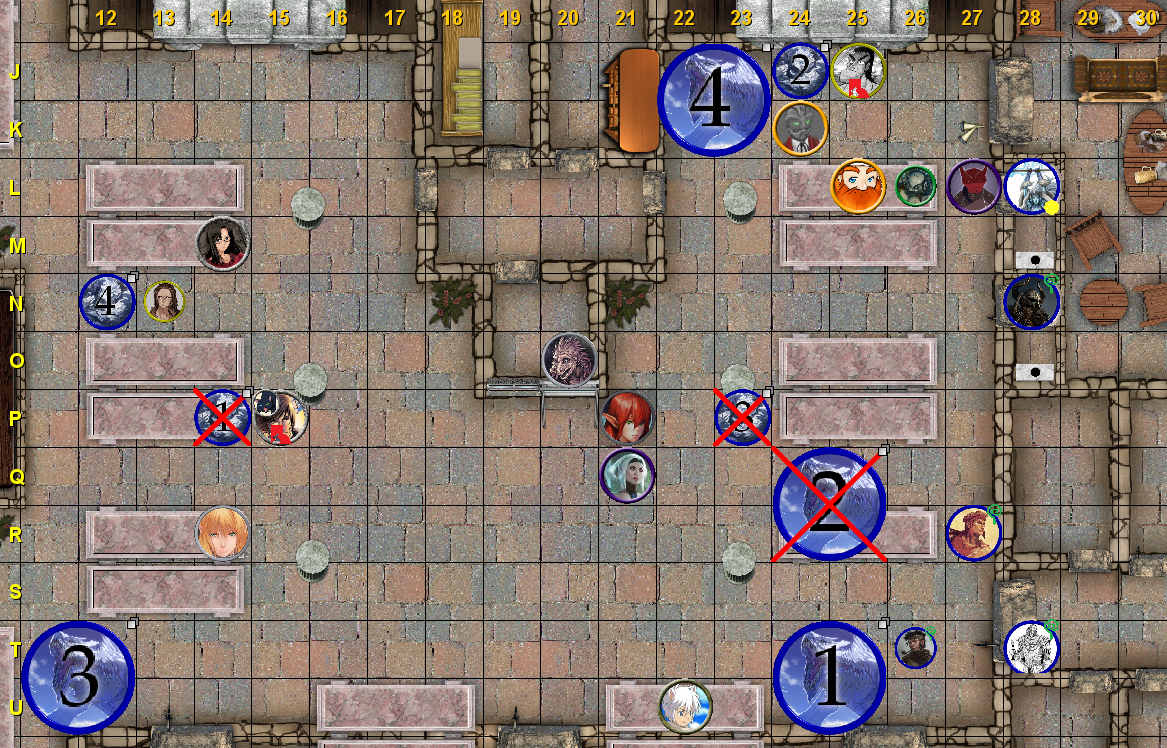Select the glasses-wearing woman token with yellow ring
The image size is (1167, 748).
click(164, 301)
